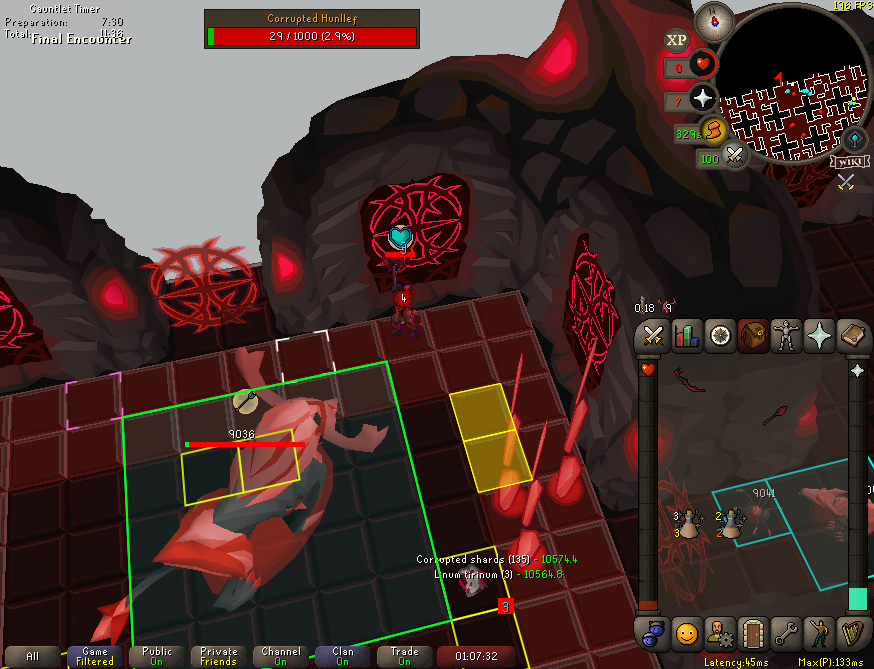874x669 pixels.
Task: Select the red bow in inventory
Action: pyautogui.click(x=689, y=381)
